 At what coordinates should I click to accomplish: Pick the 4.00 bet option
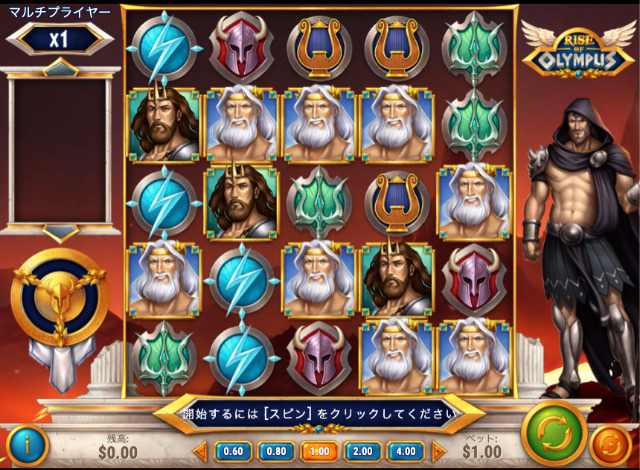point(407,451)
